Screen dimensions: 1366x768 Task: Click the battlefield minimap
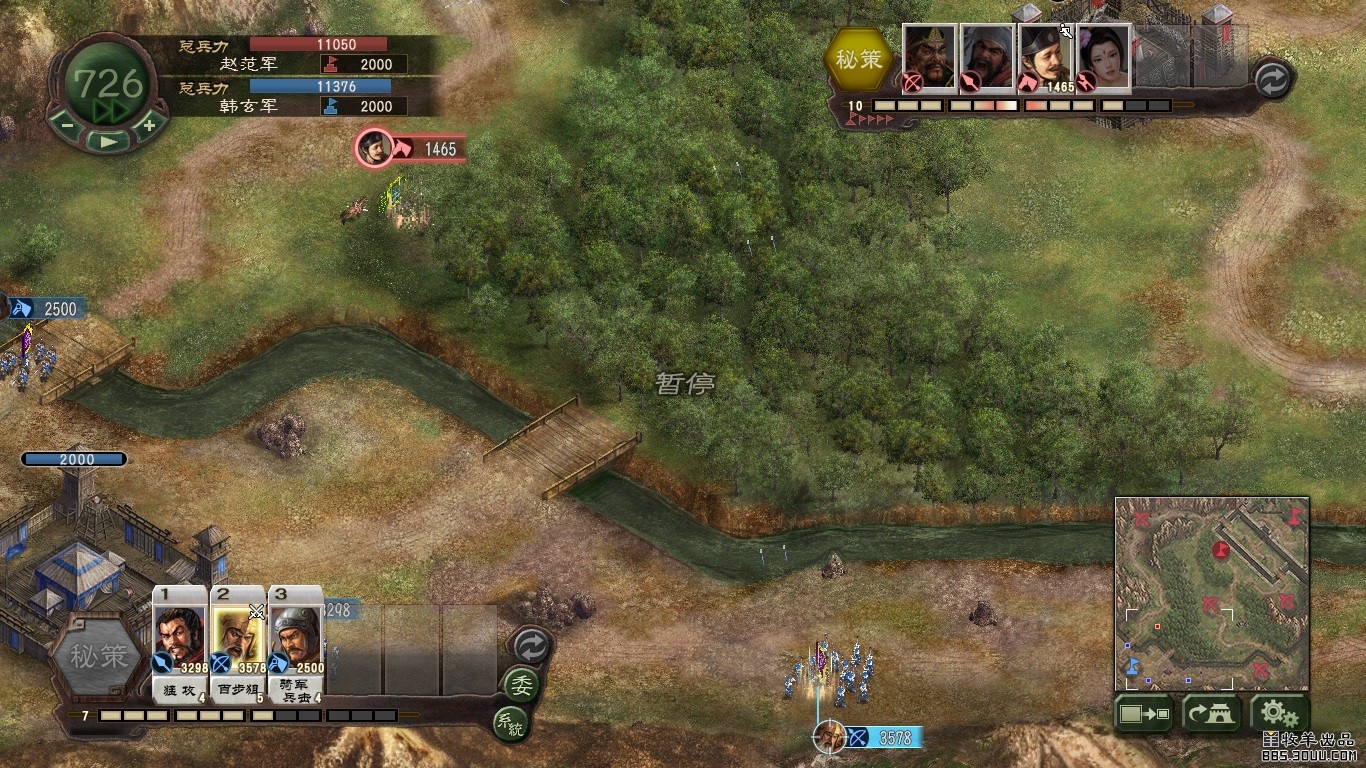1212,593
